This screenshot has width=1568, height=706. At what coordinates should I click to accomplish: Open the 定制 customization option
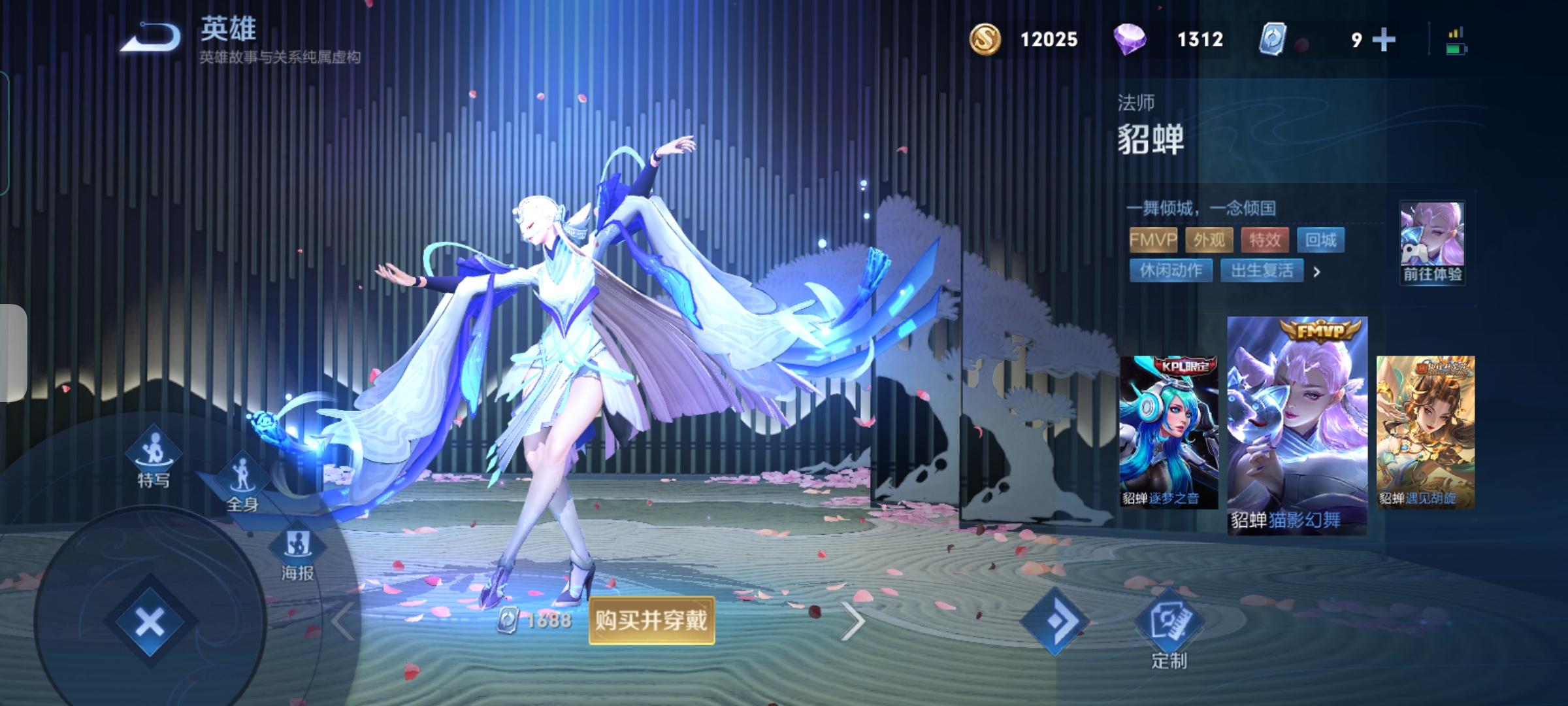tap(1169, 629)
